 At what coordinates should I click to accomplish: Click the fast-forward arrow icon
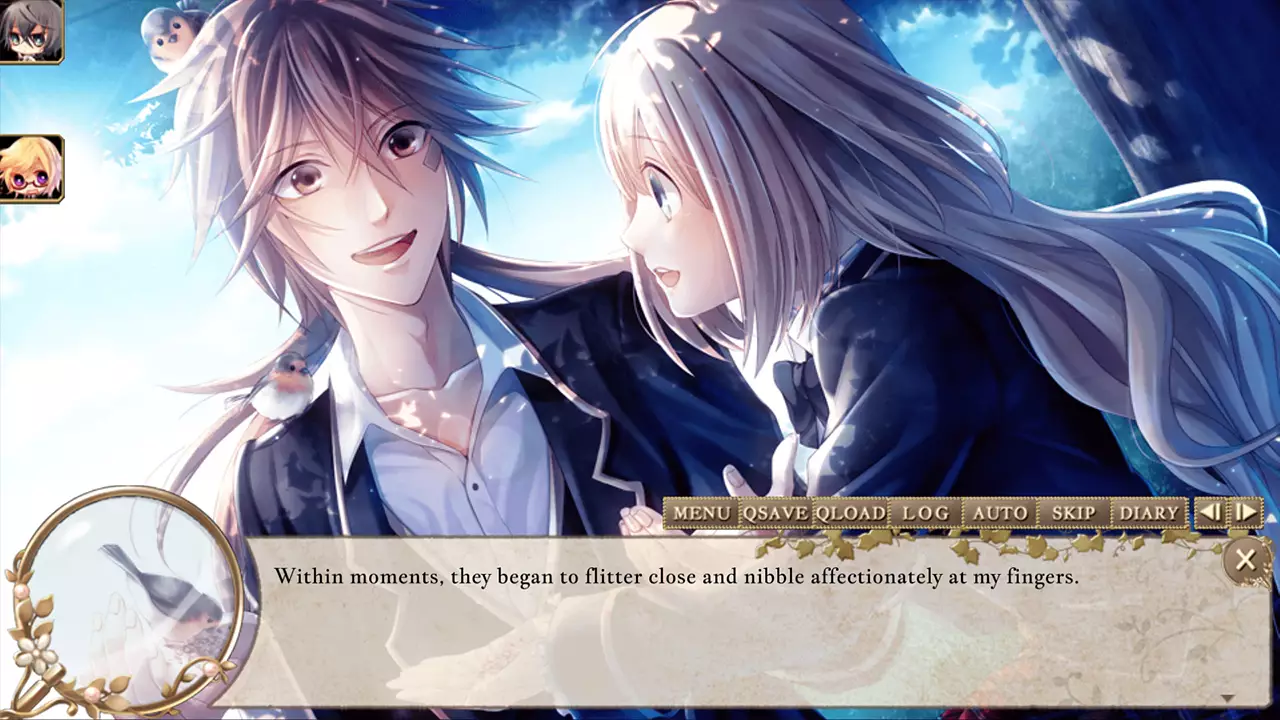click(1245, 512)
